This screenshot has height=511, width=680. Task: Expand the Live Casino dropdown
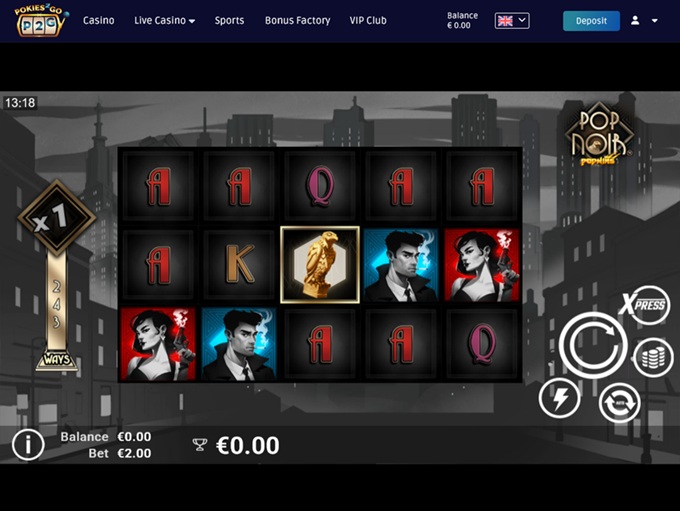164,20
